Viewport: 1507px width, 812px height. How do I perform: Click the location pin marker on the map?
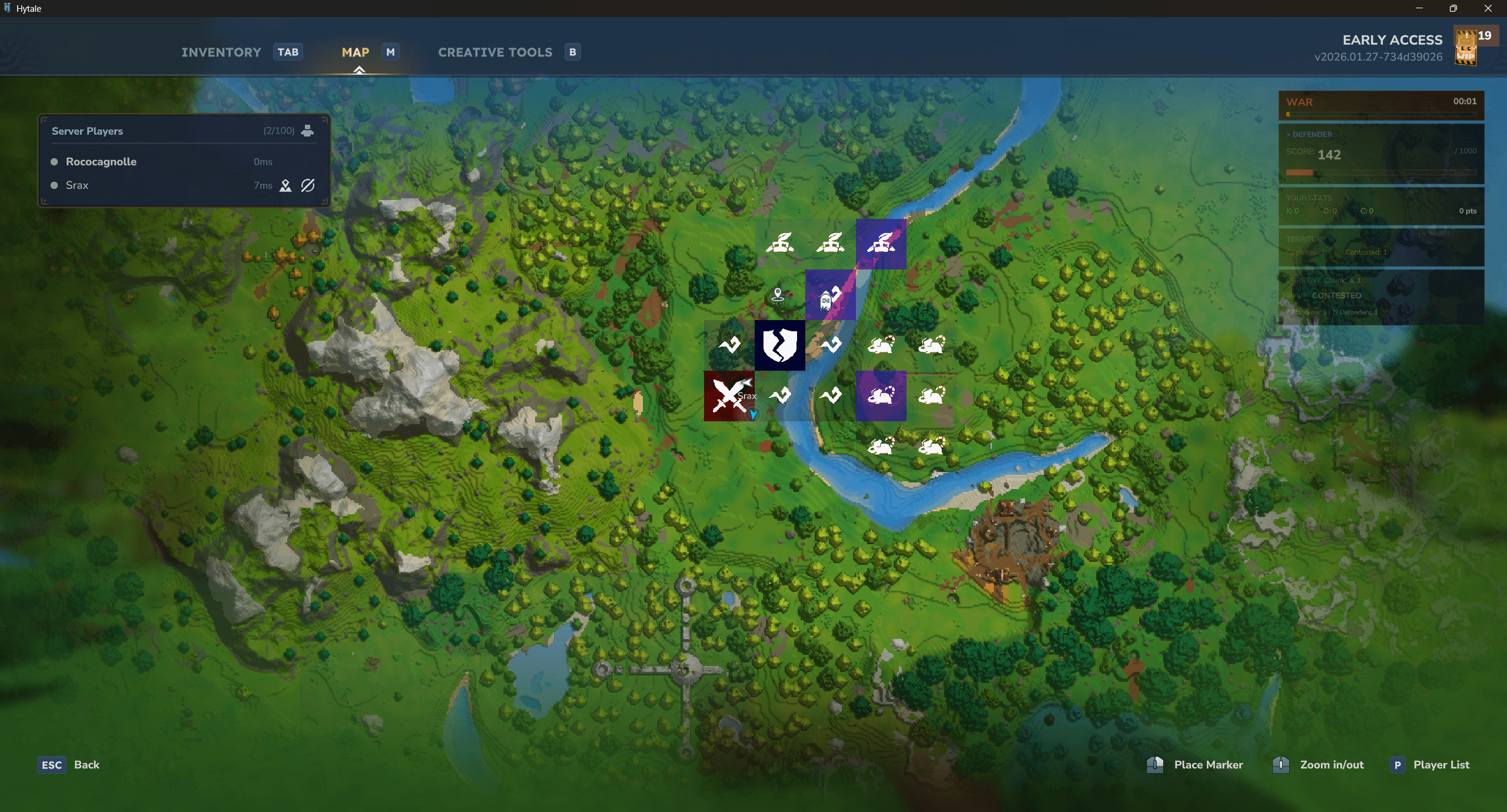(778, 294)
